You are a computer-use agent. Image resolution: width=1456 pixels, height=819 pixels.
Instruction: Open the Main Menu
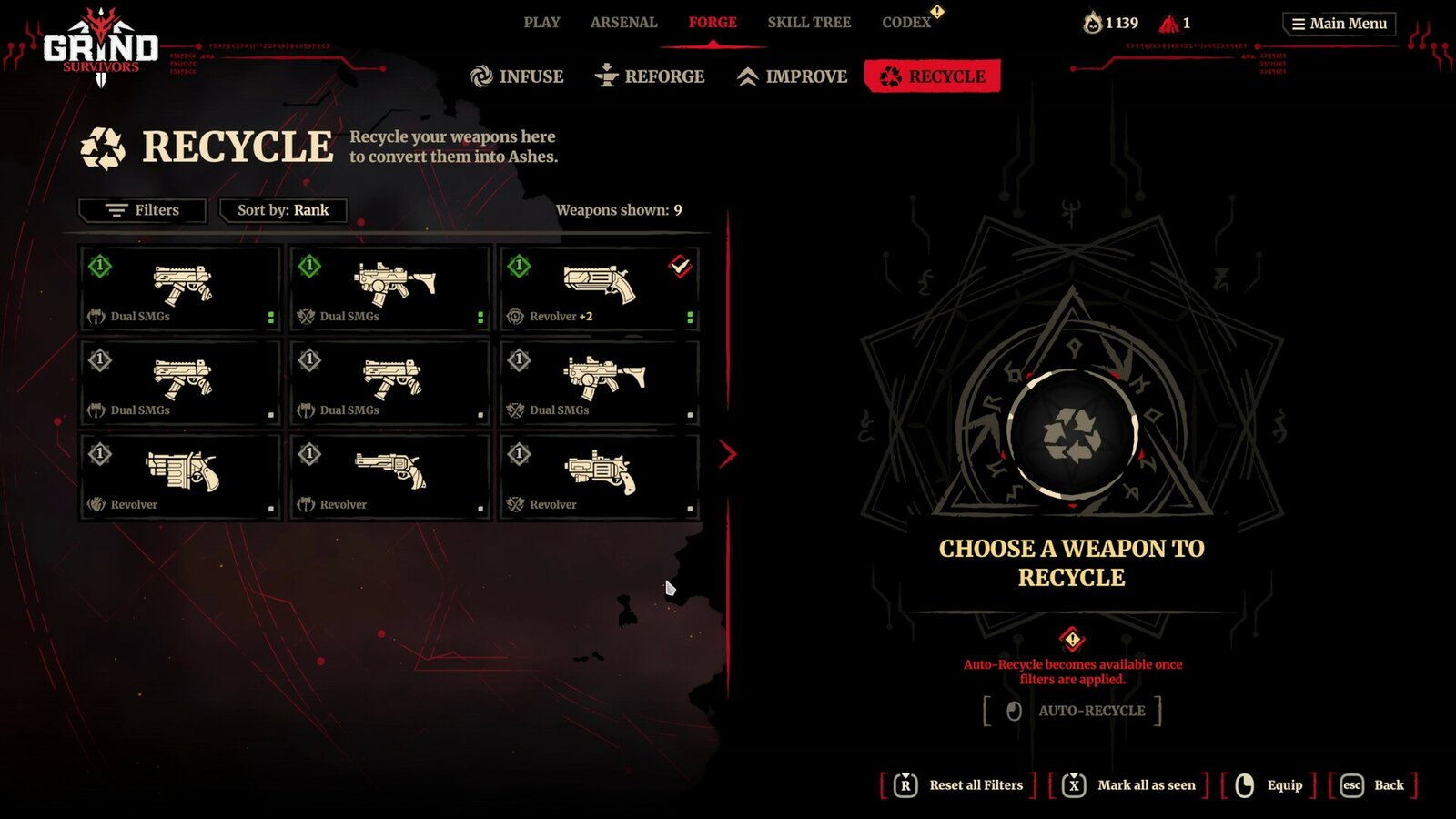pos(1338,24)
